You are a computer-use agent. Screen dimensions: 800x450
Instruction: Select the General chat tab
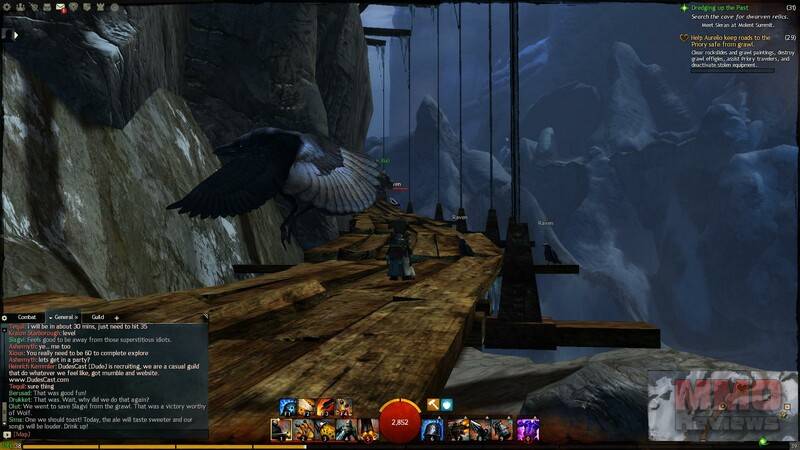(63, 317)
